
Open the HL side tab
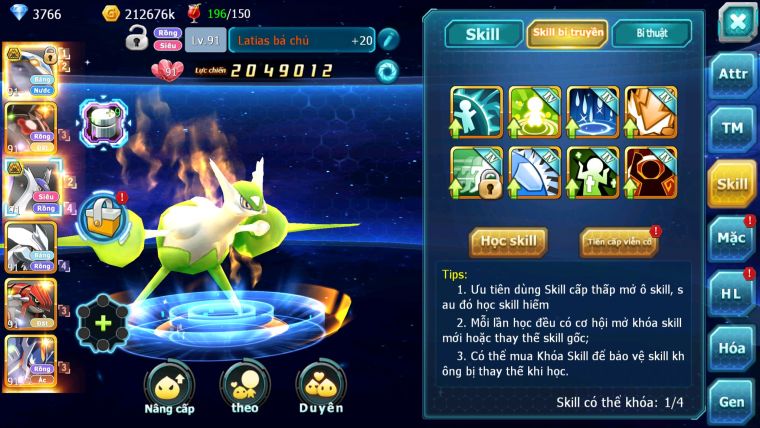pyautogui.click(x=732, y=293)
